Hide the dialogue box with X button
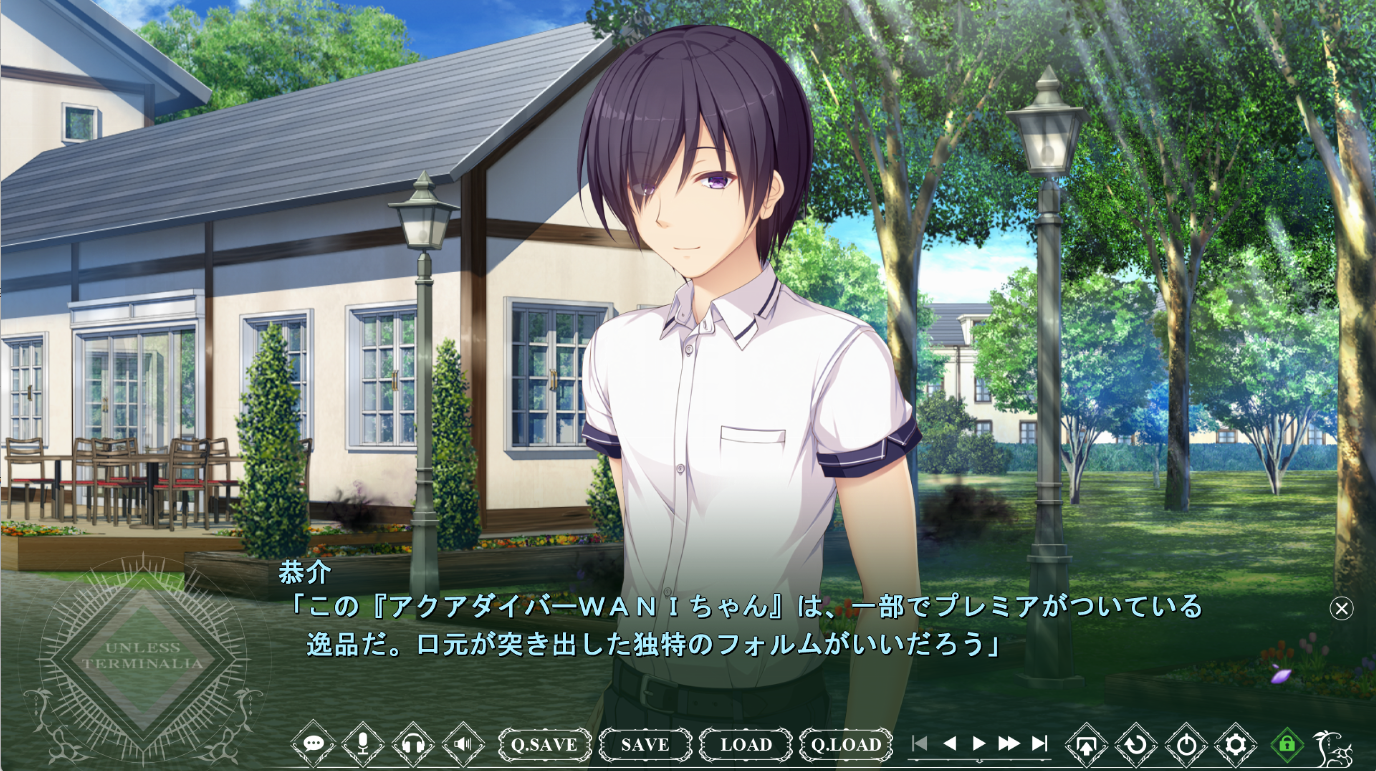The height and width of the screenshot is (771, 1376). click(x=1342, y=608)
